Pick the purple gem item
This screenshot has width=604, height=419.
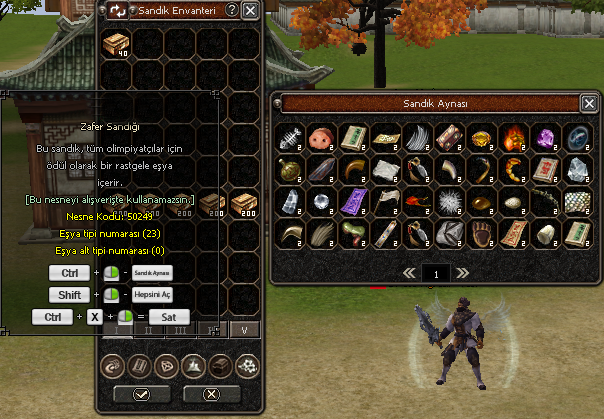pyautogui.click(x=546, y=136)
